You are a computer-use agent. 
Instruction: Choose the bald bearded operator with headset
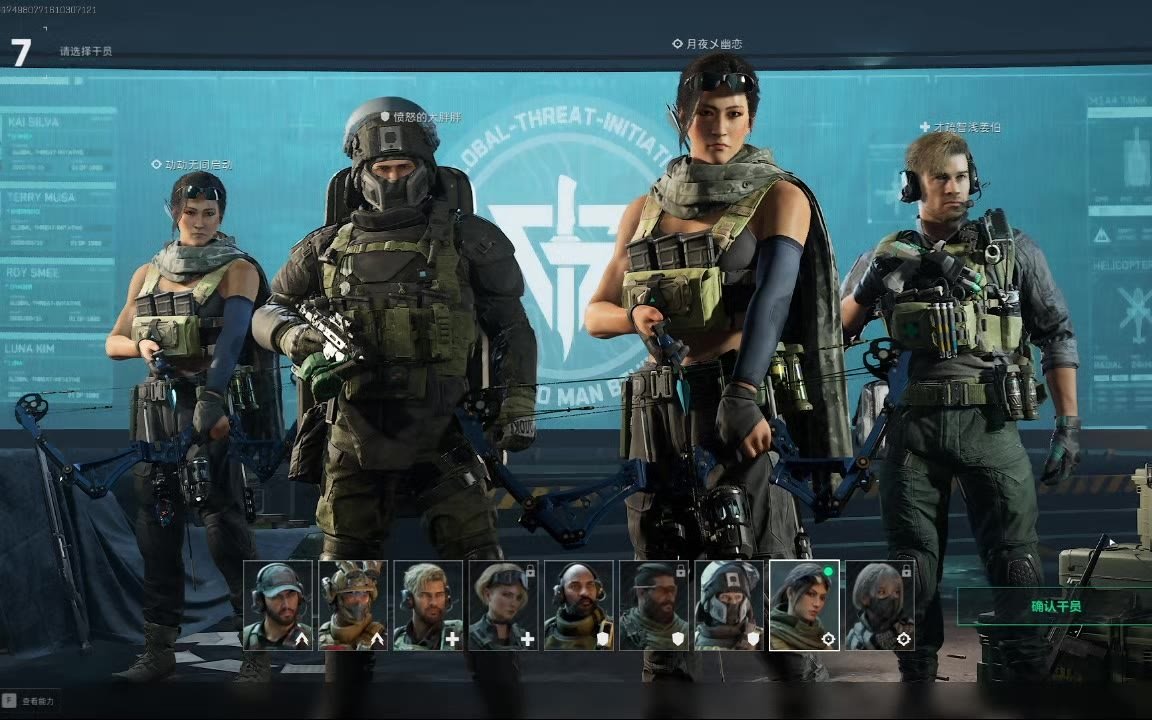click(x=579, y=605)
